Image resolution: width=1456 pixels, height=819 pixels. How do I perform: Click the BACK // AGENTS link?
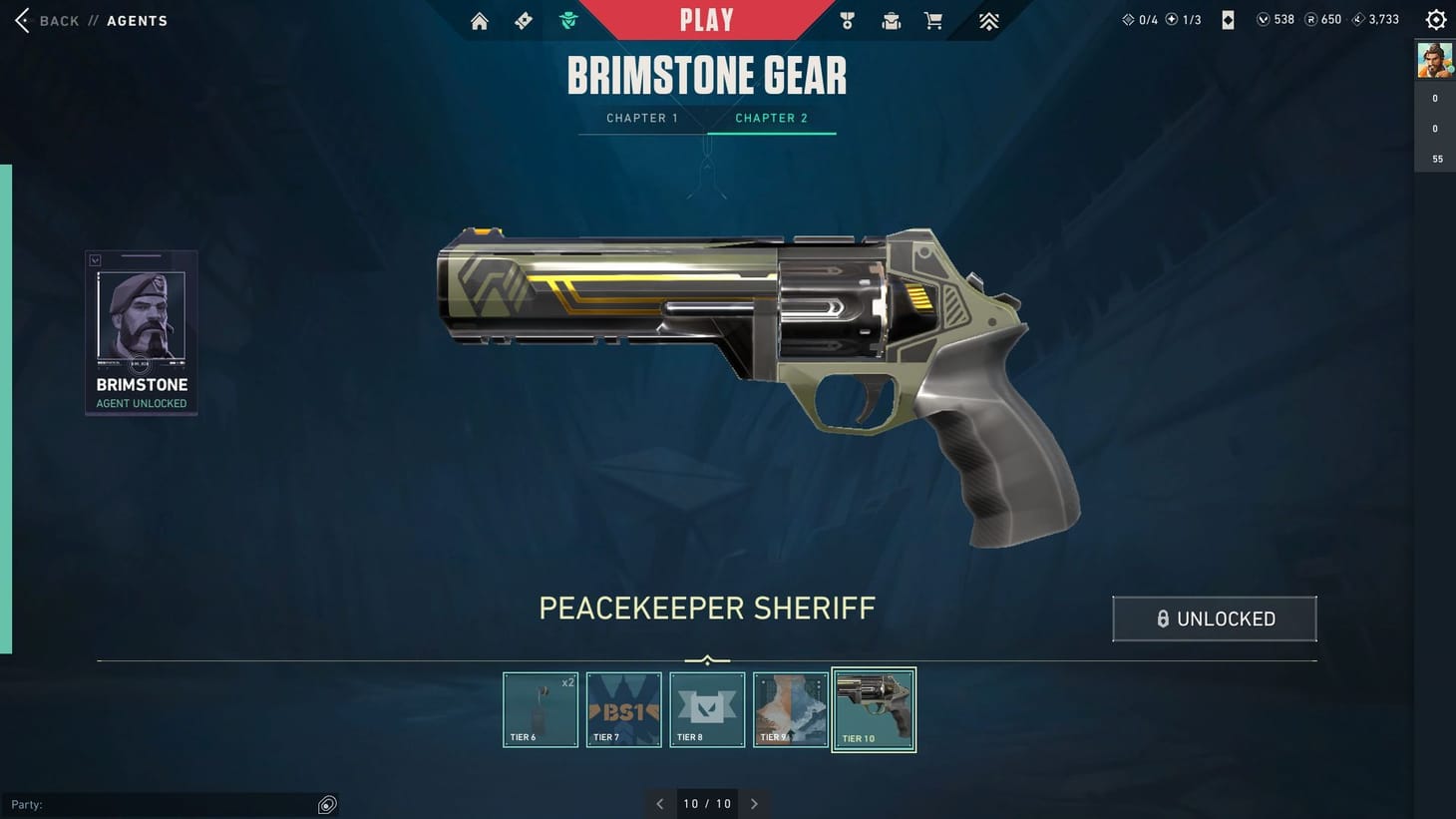90,20
